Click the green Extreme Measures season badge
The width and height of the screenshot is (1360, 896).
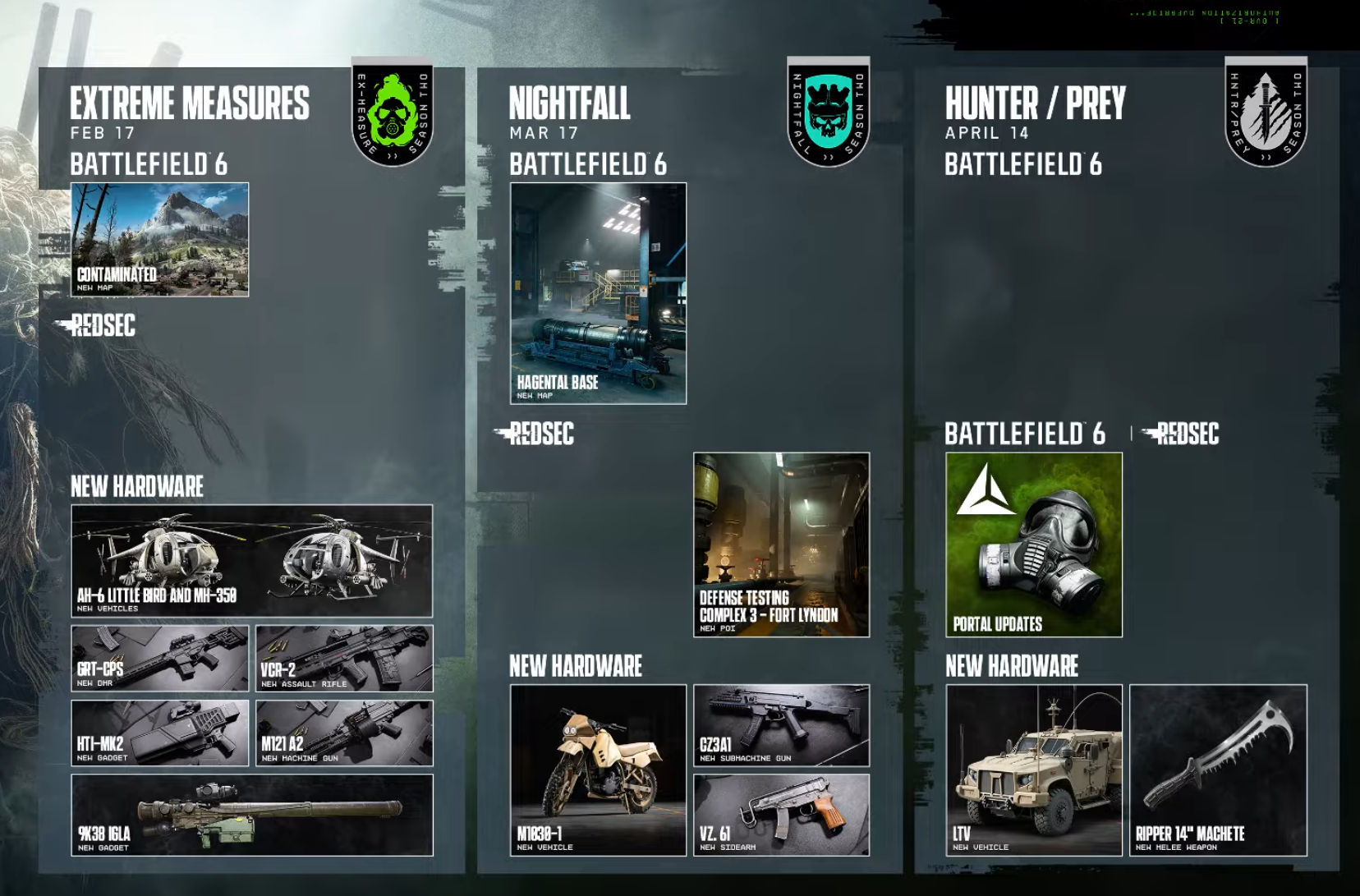pos(393,113)
